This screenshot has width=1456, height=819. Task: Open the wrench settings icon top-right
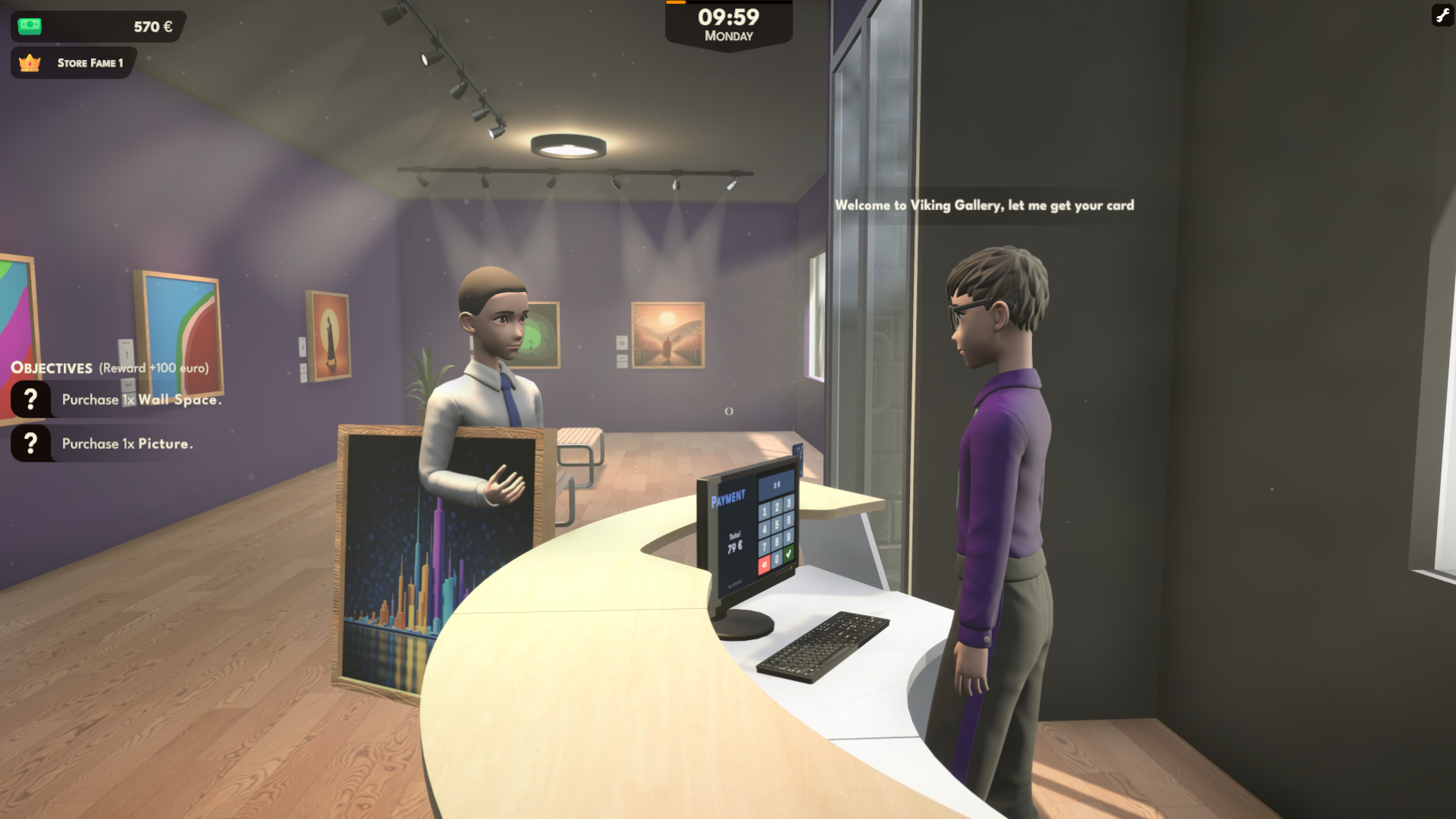click(x=1442, y=15)
